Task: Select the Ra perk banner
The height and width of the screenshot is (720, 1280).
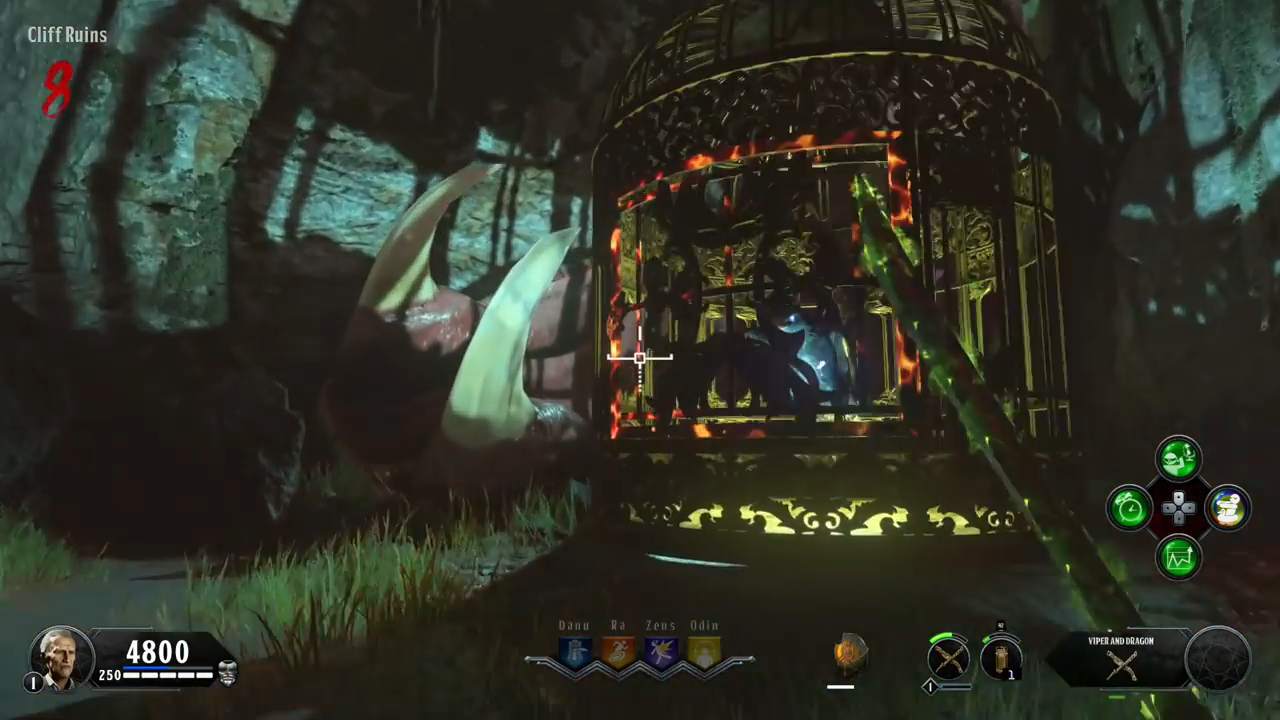Action: click(618, 652)
